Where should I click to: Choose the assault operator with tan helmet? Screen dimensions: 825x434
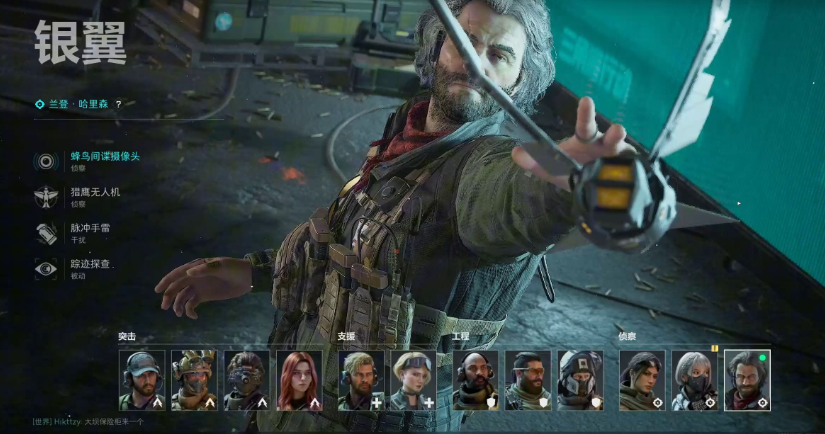pyautogui.click(x=194, y=380)
